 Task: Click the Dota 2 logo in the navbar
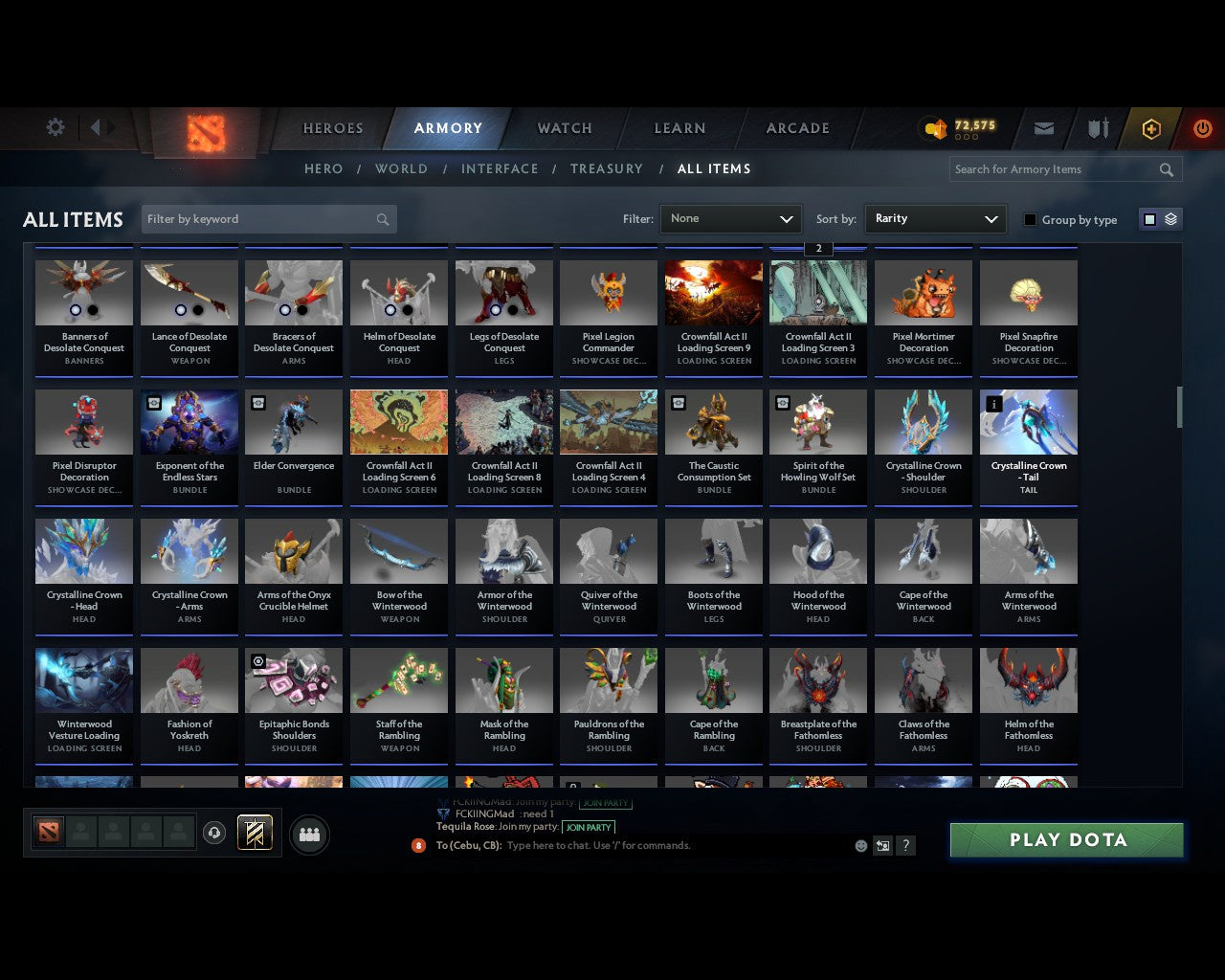[203, 134]
